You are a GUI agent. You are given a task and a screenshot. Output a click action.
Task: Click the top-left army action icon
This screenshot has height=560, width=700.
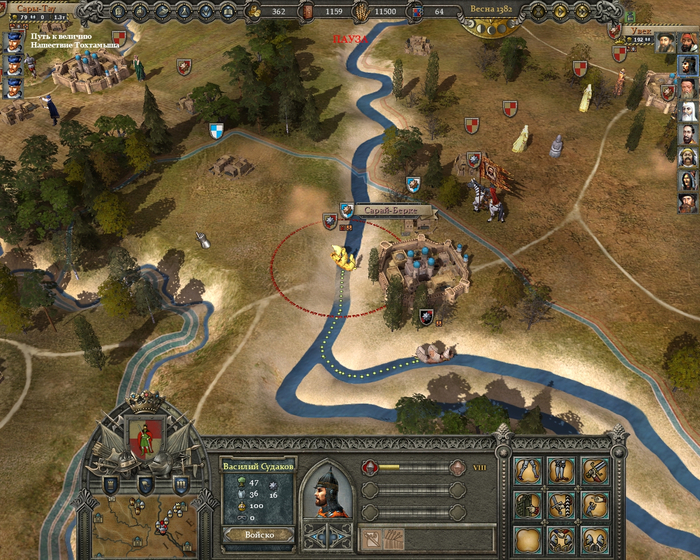(x=528, y=470)
